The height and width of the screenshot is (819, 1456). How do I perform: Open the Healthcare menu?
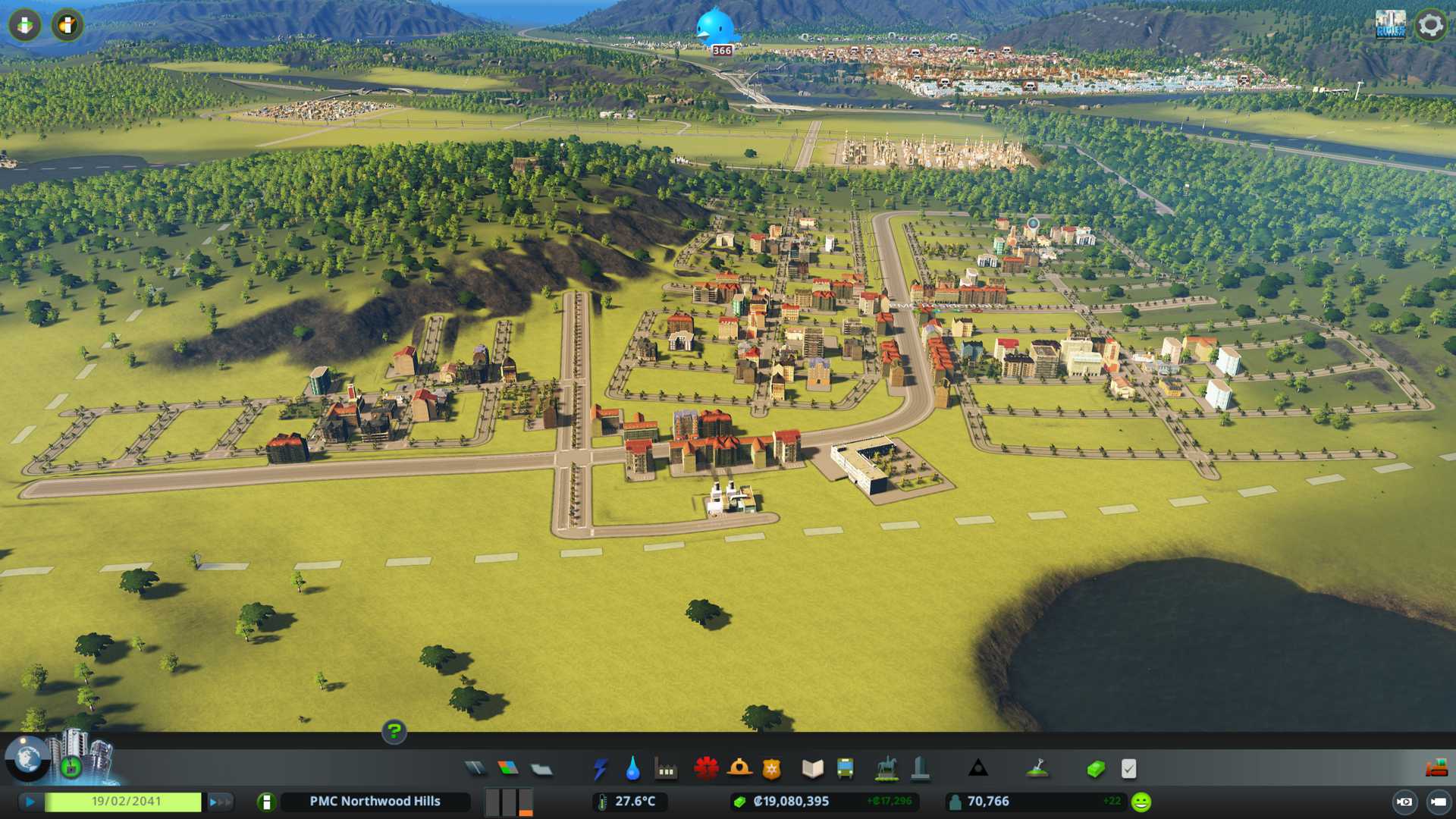[706, 769]
